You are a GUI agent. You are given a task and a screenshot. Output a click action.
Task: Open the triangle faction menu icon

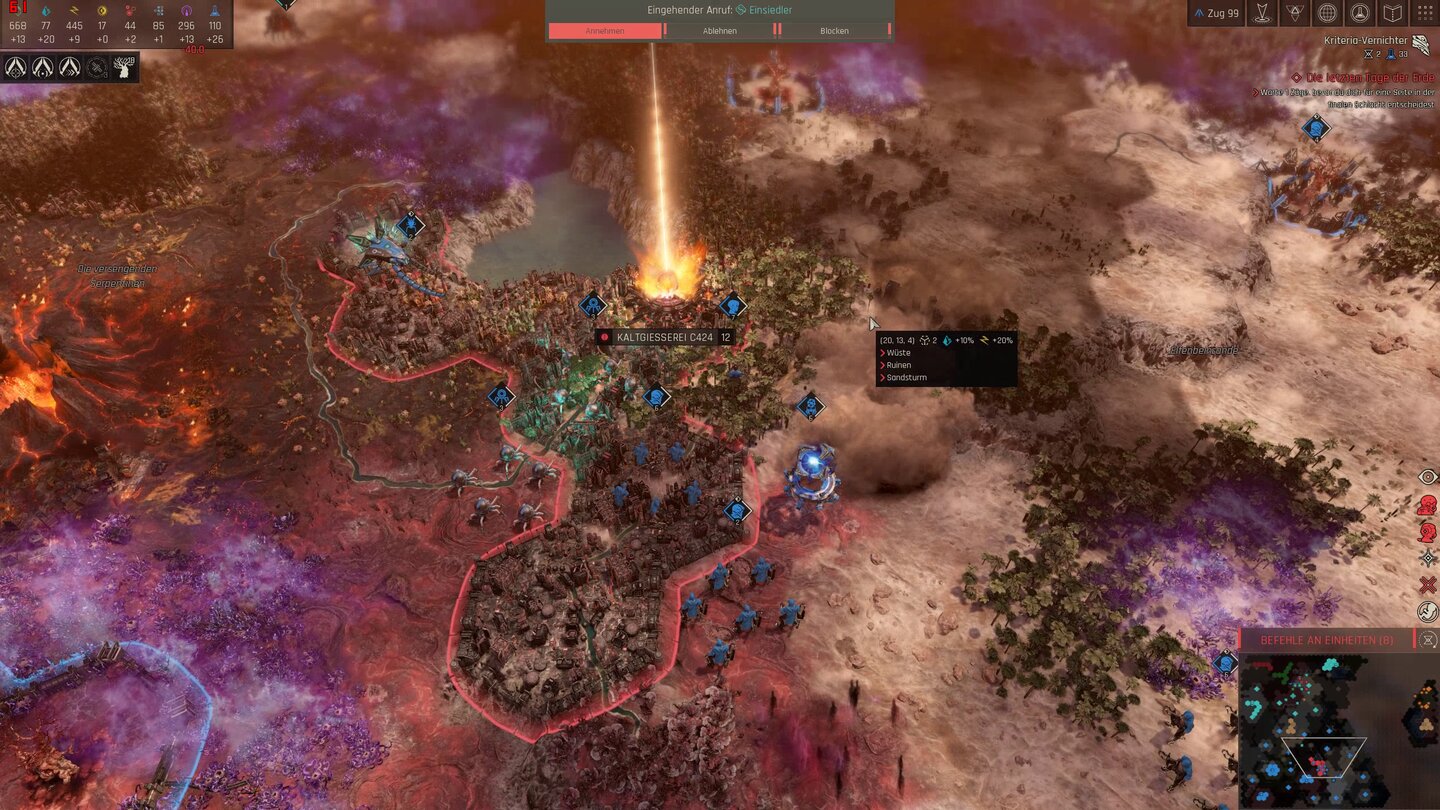1295,13
